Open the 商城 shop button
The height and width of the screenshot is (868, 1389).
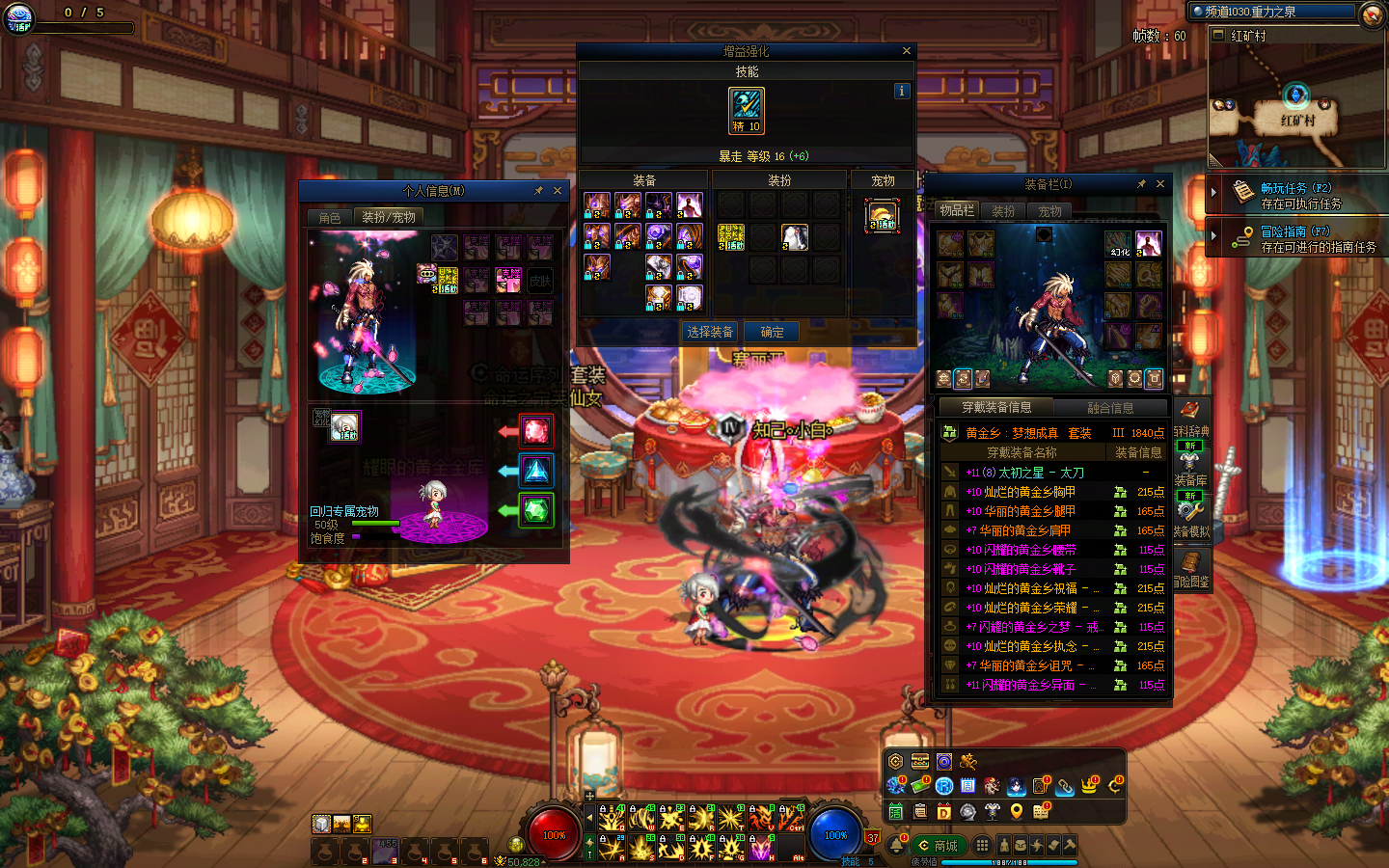938,846
